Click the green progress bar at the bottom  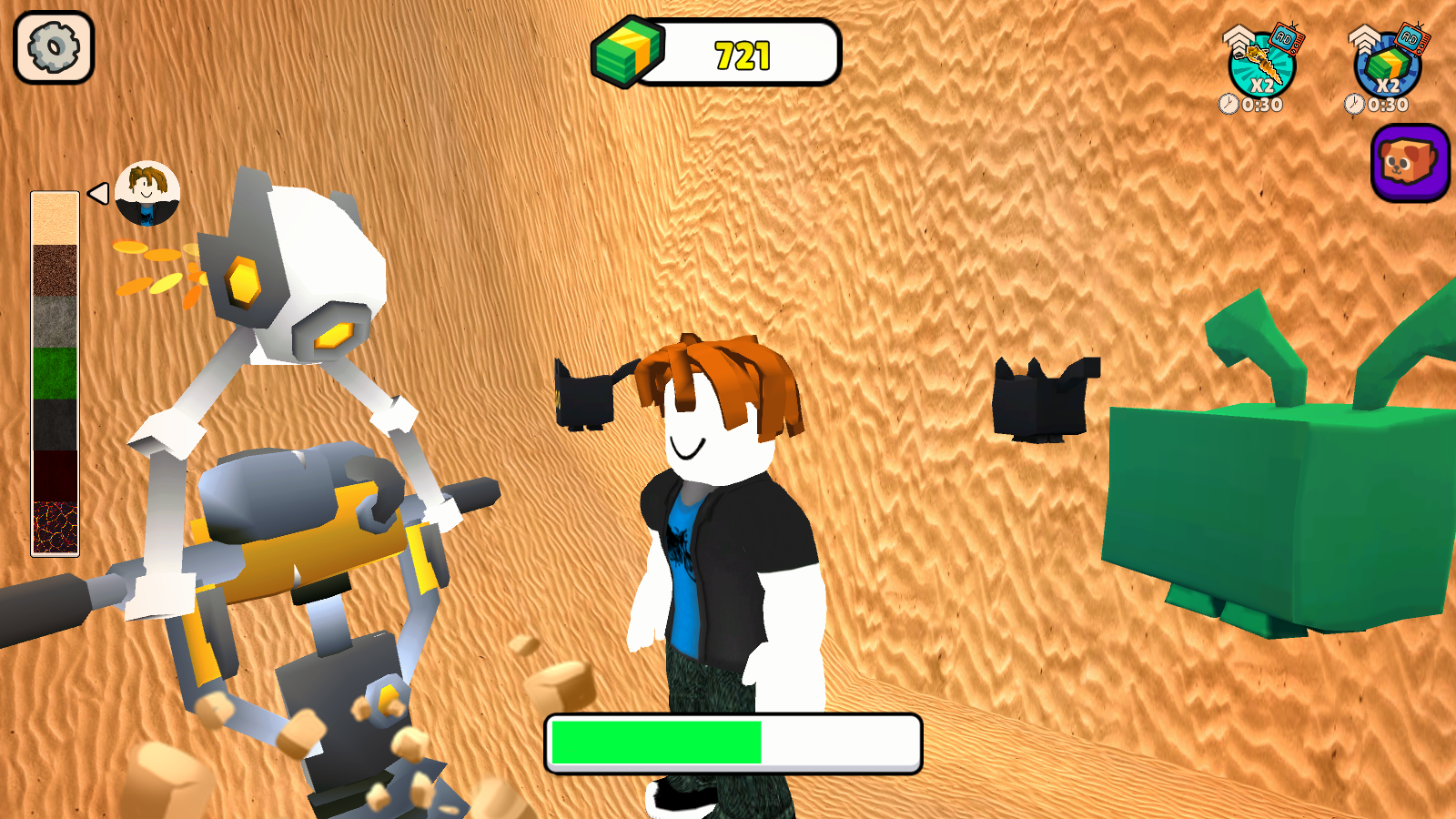click(655, 739)
